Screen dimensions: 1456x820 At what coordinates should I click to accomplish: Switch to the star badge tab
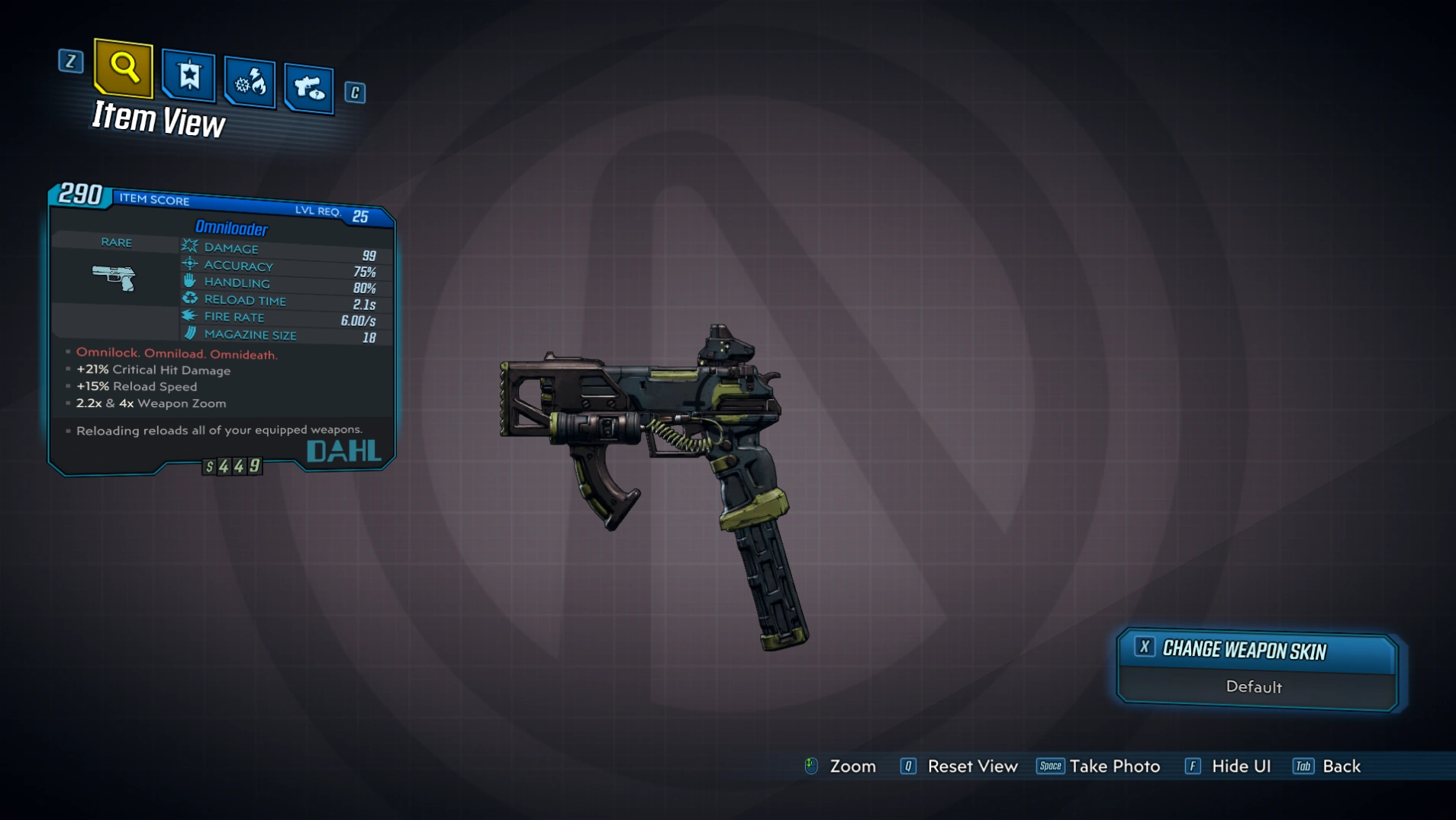(188, 76)
